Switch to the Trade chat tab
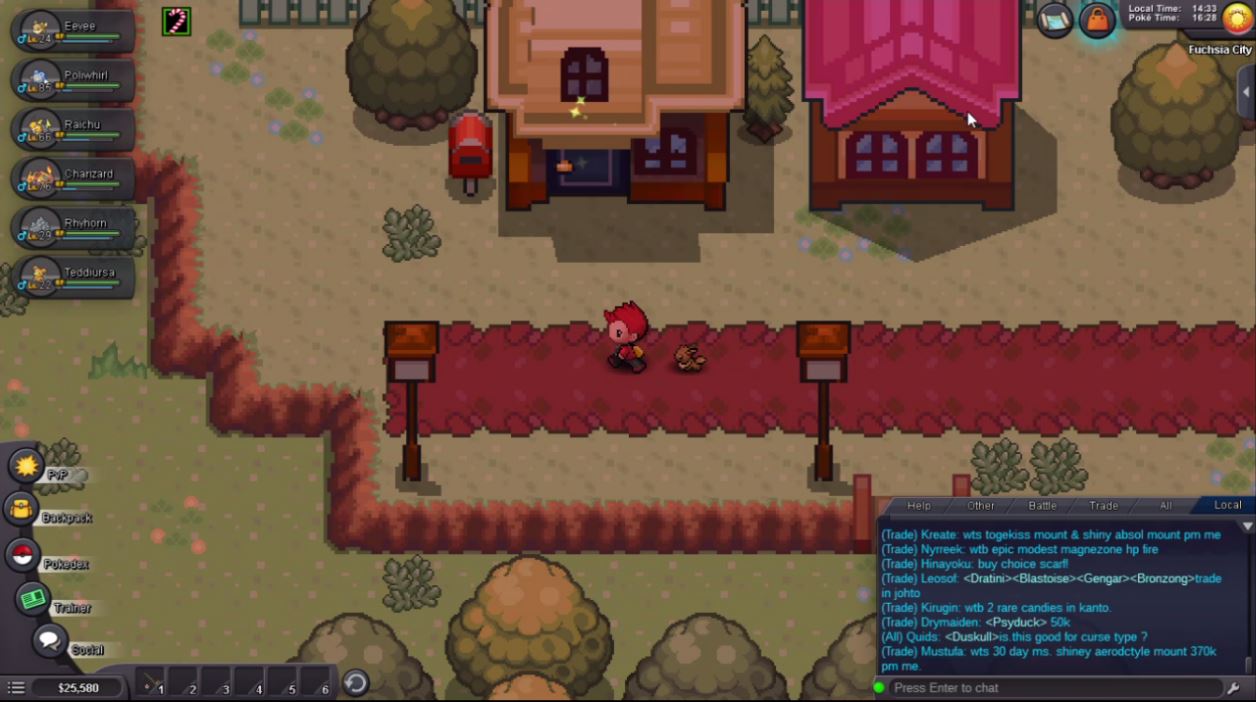This screenshot has width=1256, height=702. coord(1104,506)
